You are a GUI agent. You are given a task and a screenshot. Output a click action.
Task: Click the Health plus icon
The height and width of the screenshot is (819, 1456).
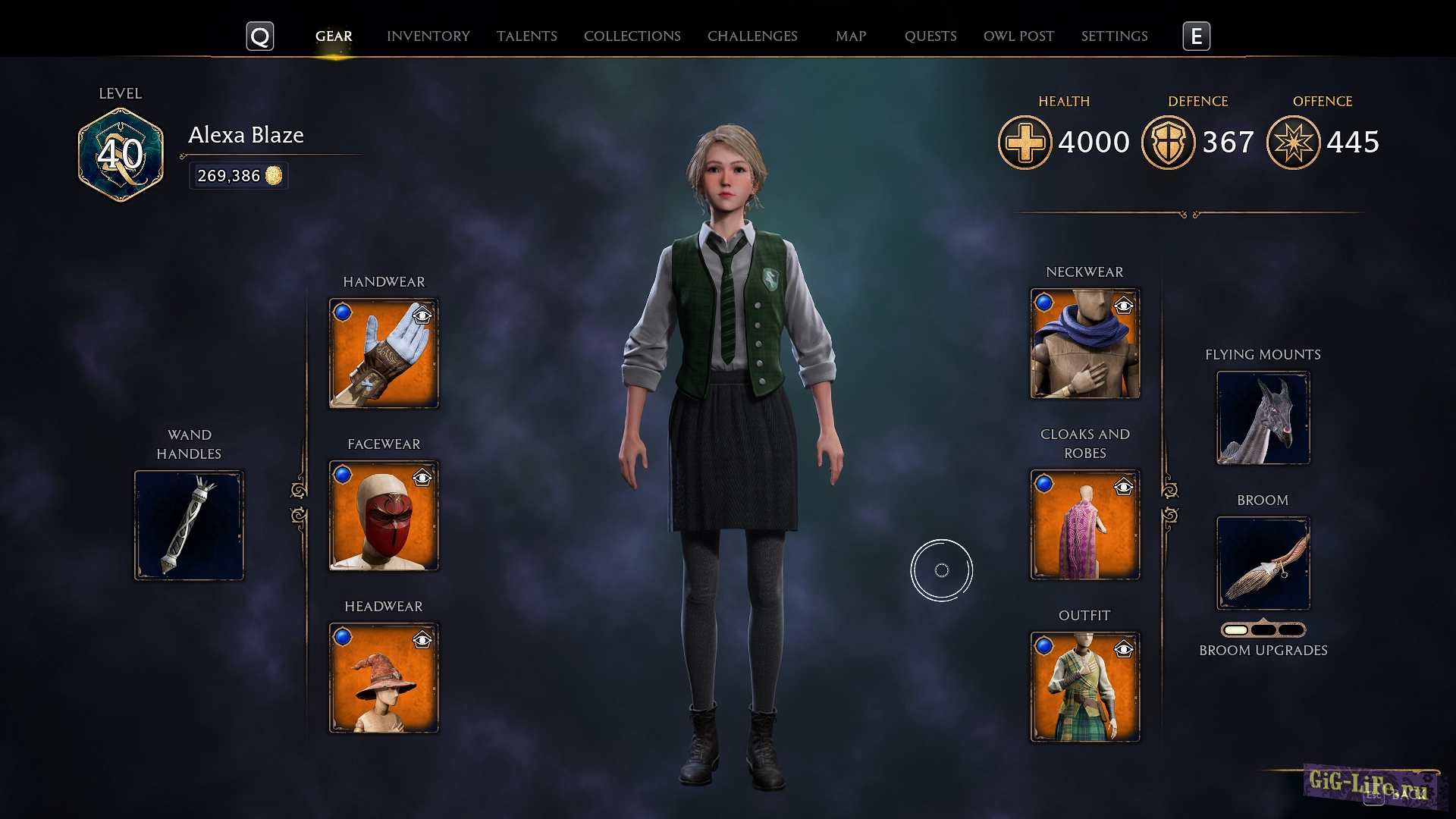[1025, 141]
